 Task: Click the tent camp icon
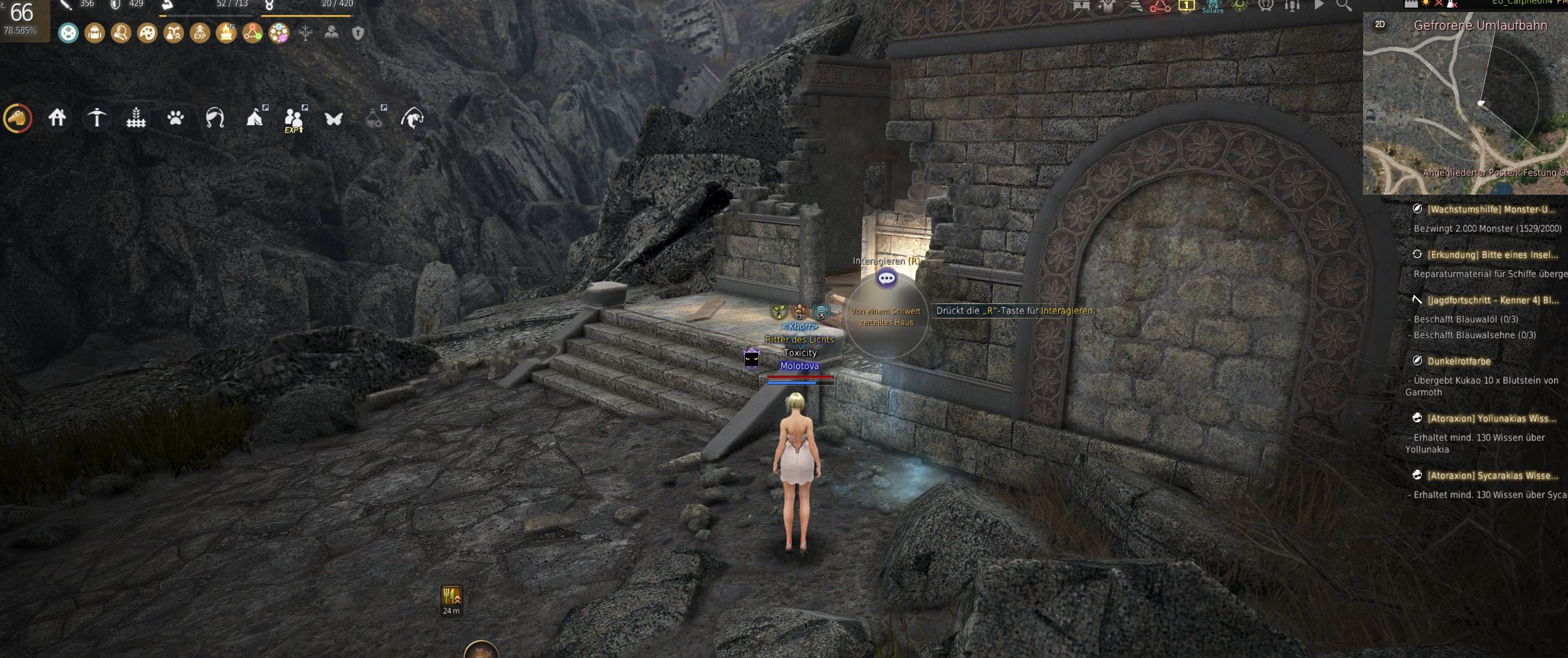254,118
